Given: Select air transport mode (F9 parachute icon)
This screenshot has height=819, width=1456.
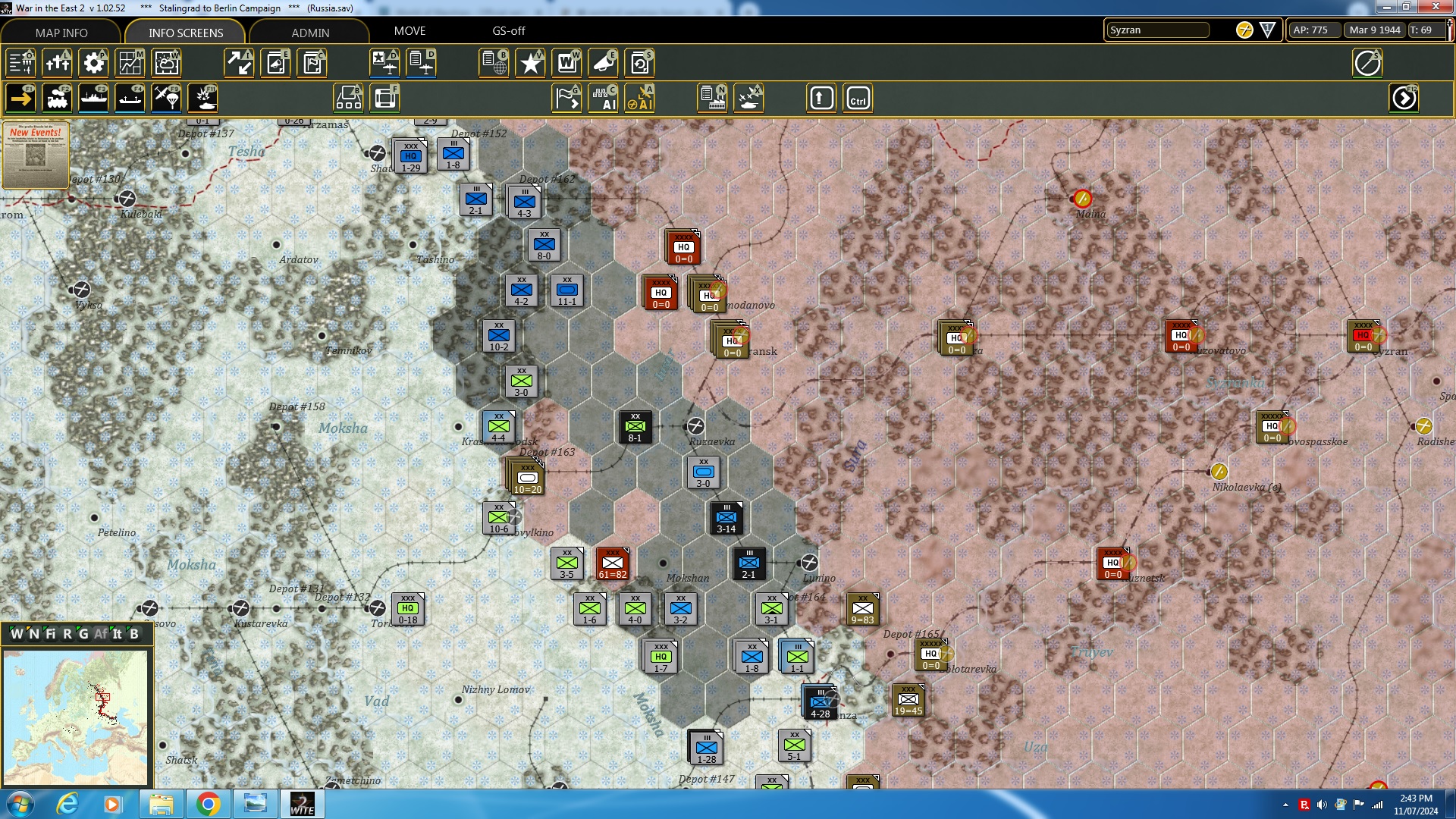Looking at the screenshot, I should 166,98.
